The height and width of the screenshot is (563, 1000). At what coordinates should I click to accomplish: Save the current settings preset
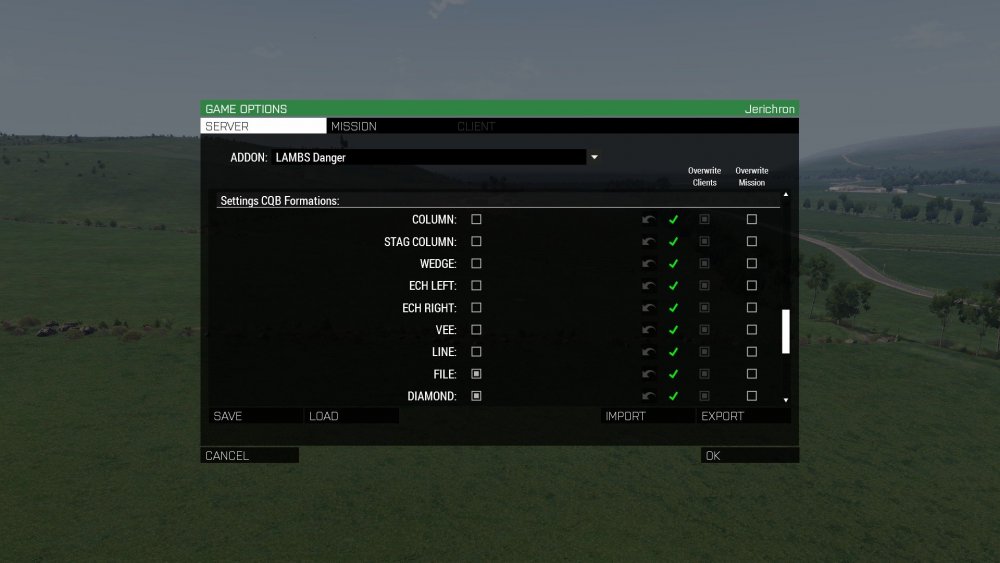pyautogui.click(x=254, y=416)
